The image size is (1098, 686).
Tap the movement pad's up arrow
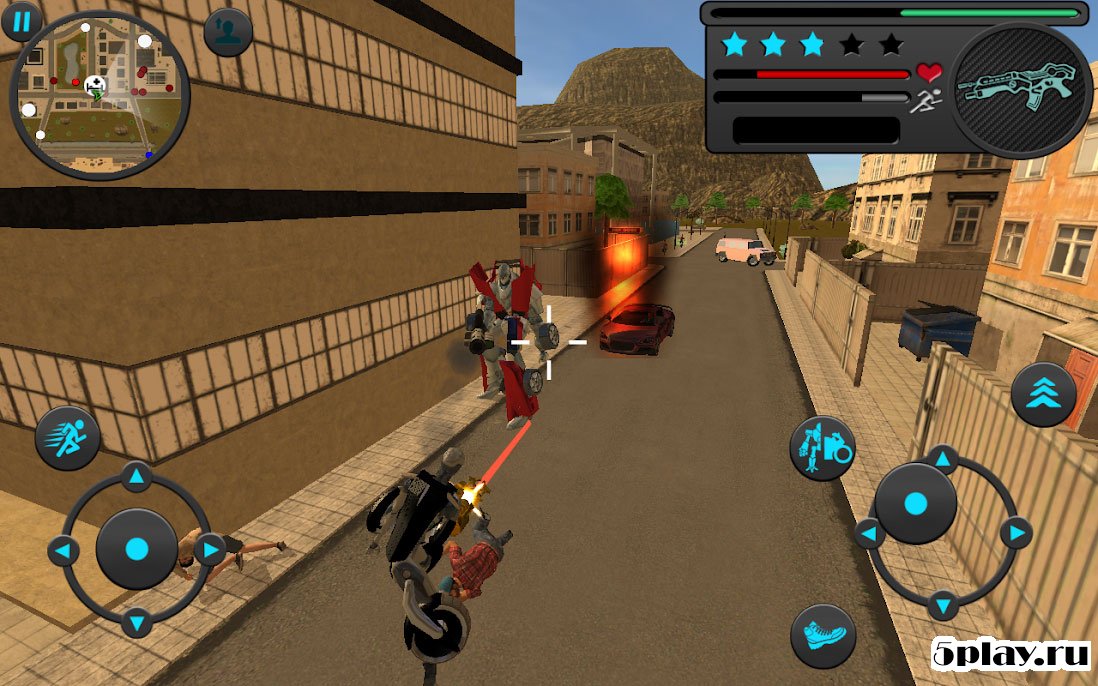[137, 476]
